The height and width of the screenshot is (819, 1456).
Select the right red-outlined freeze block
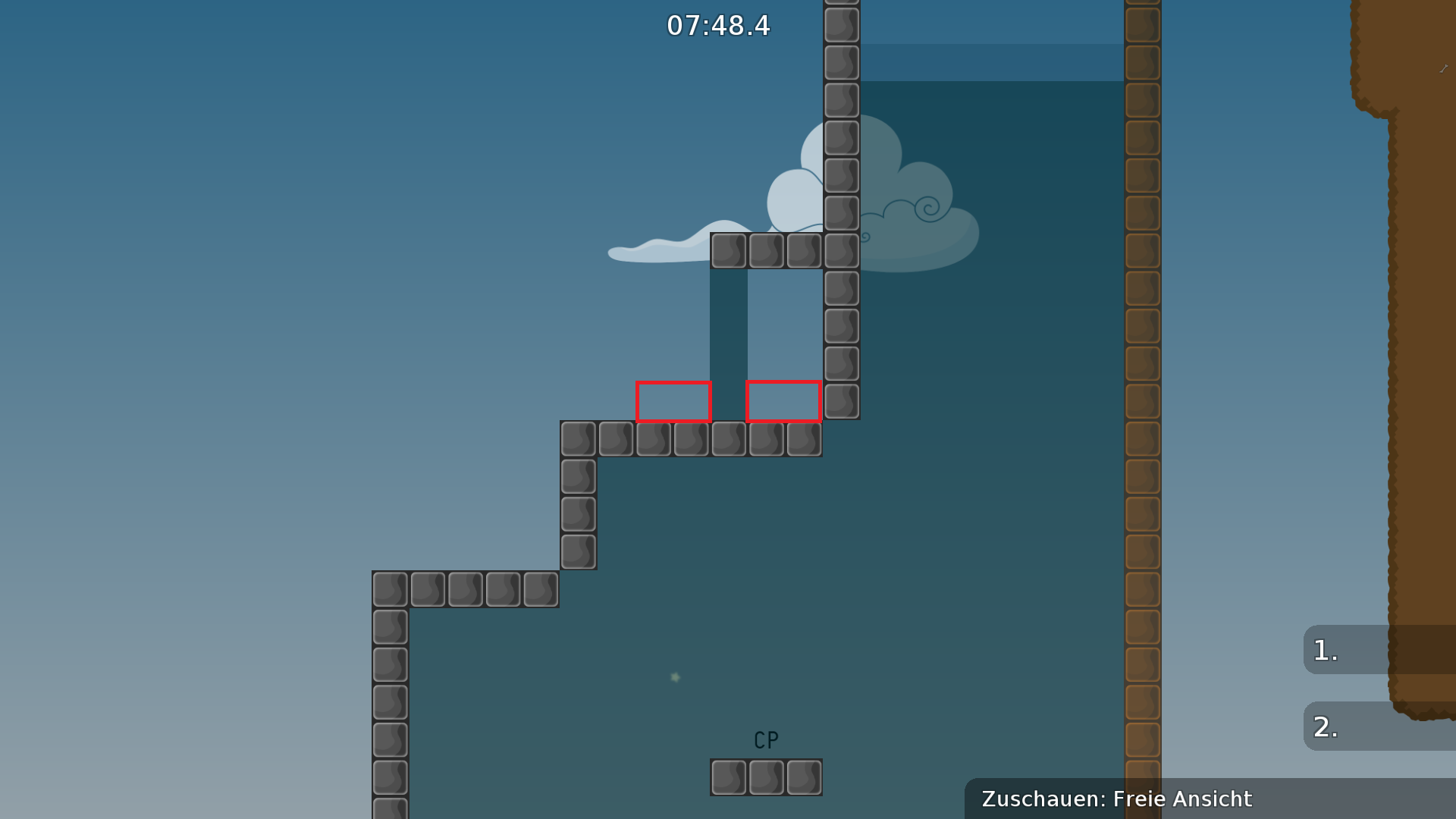(x=783, y=402)
